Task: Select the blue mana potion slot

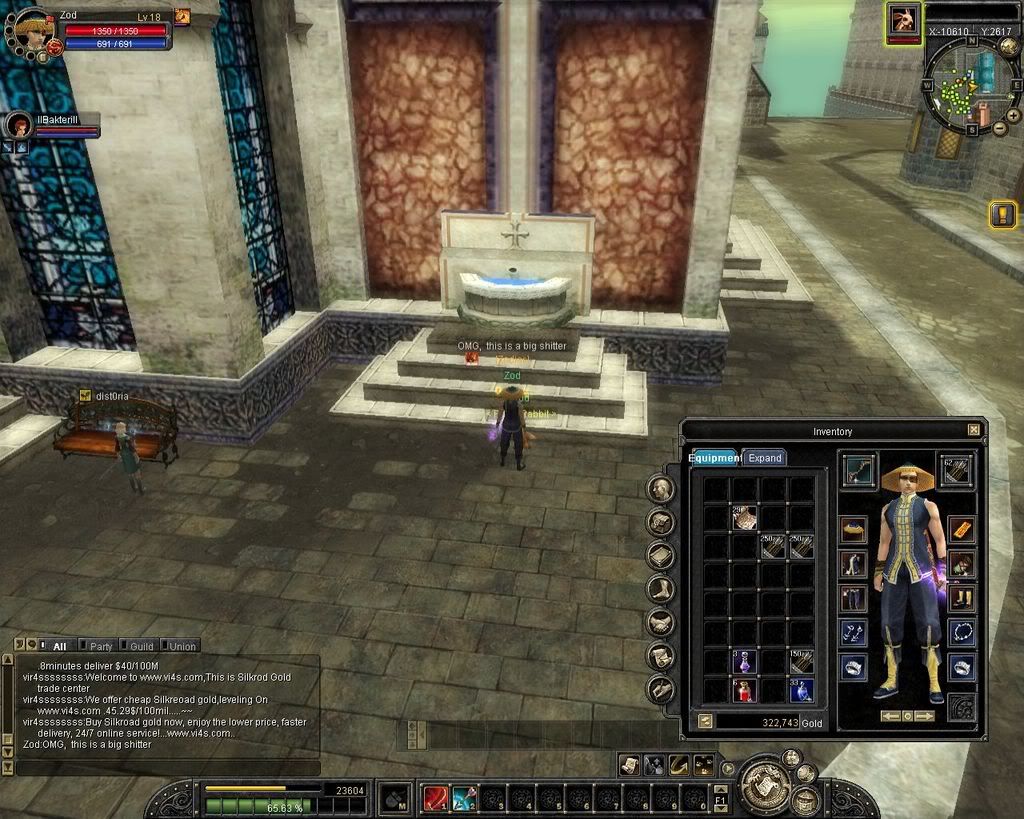Action: (x=801, y=690)
